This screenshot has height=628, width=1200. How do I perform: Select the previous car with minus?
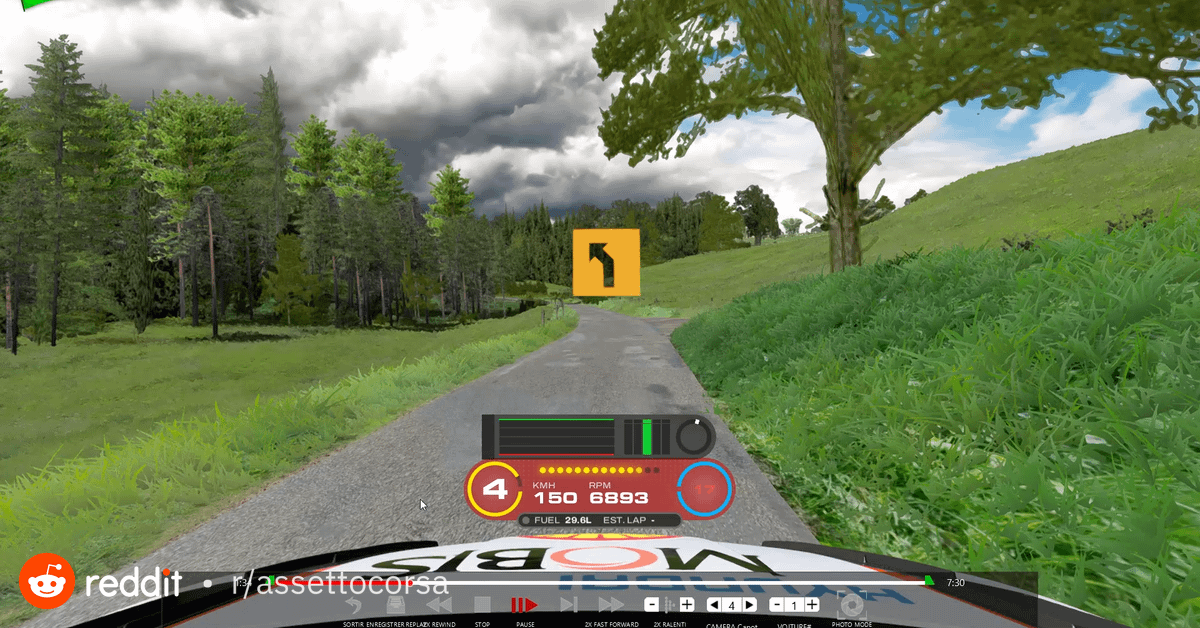(776, 605)
